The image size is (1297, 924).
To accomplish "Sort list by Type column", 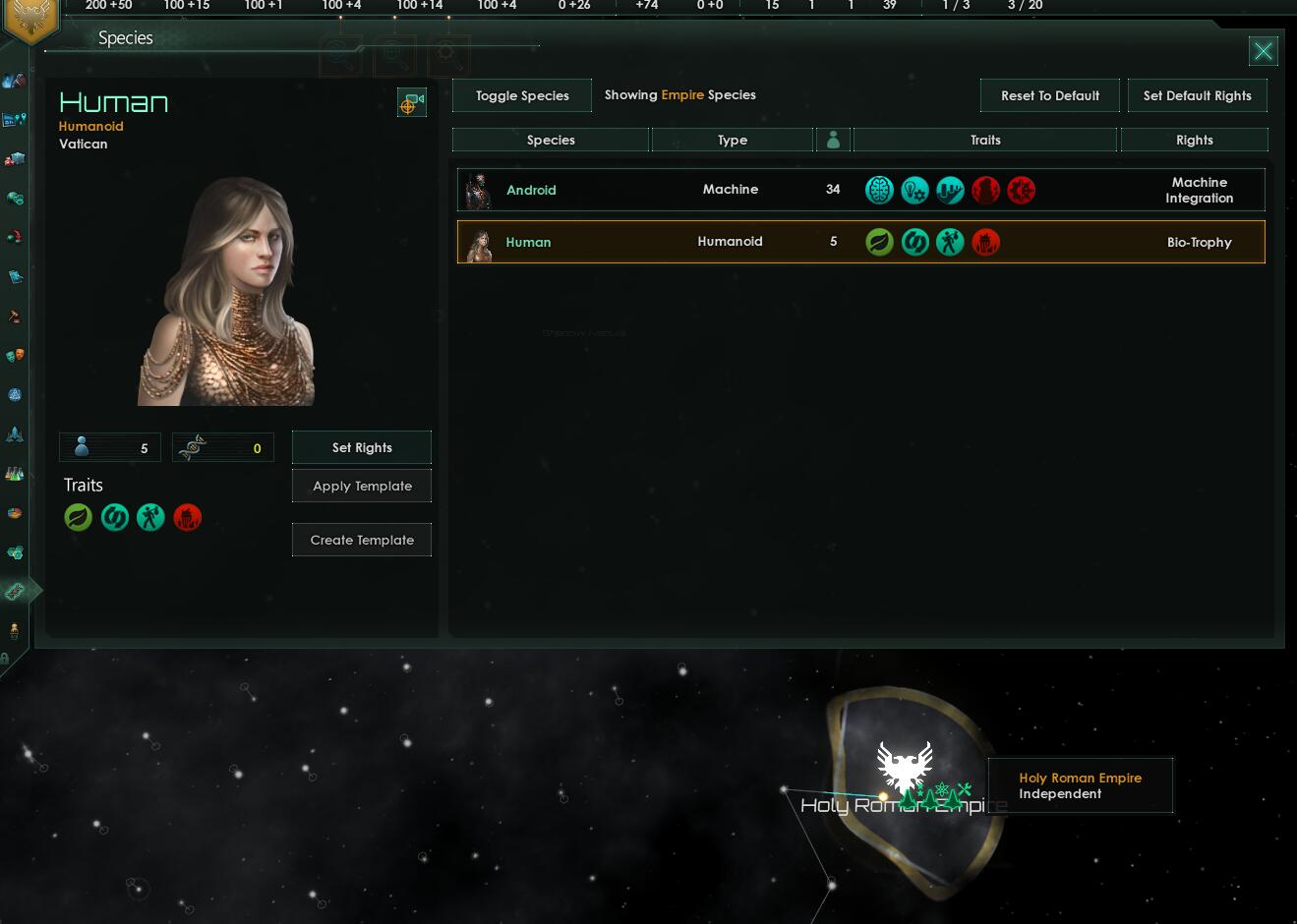I will (x=733, y=140).
